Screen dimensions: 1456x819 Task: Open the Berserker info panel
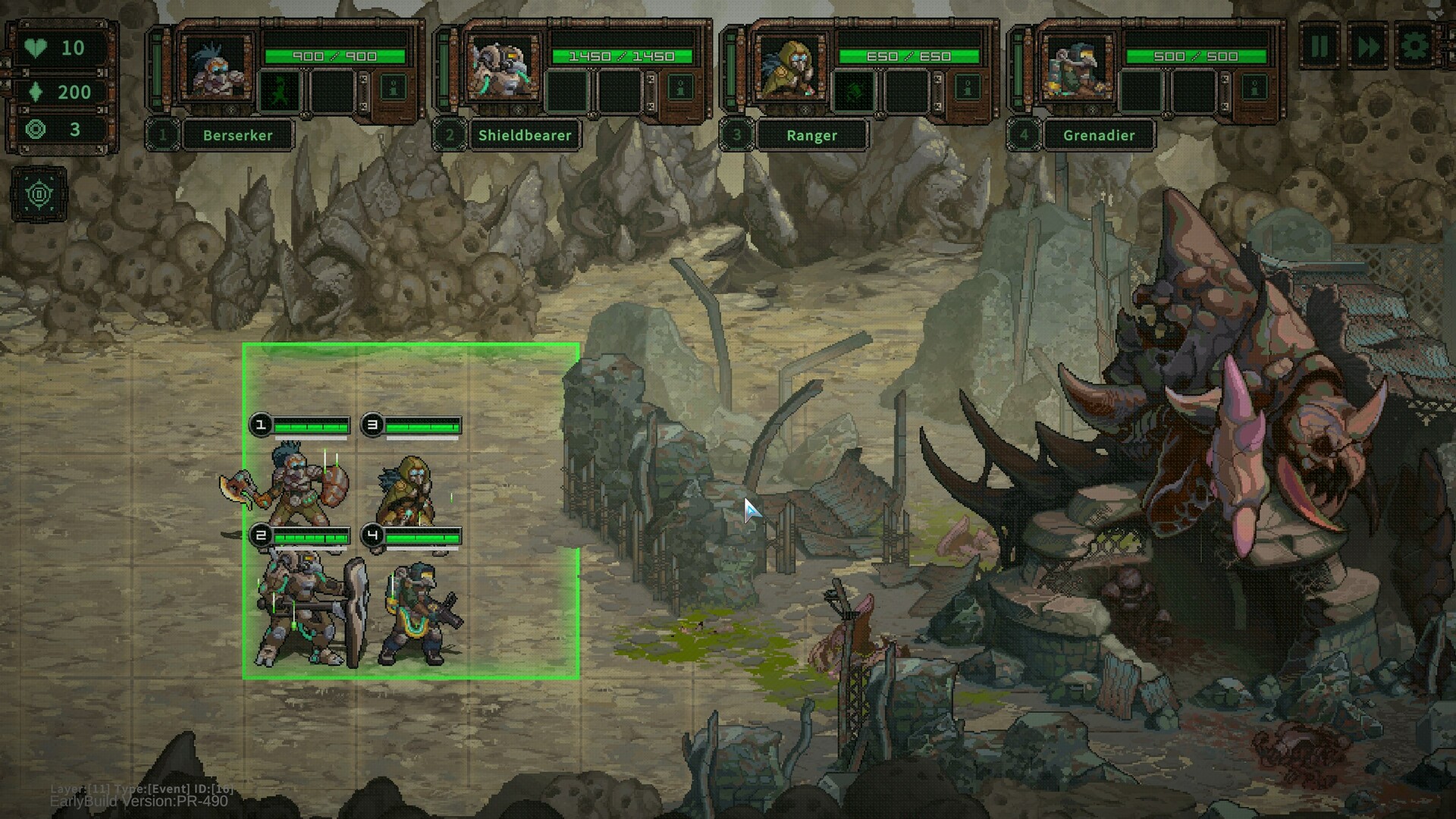(393, 89)
